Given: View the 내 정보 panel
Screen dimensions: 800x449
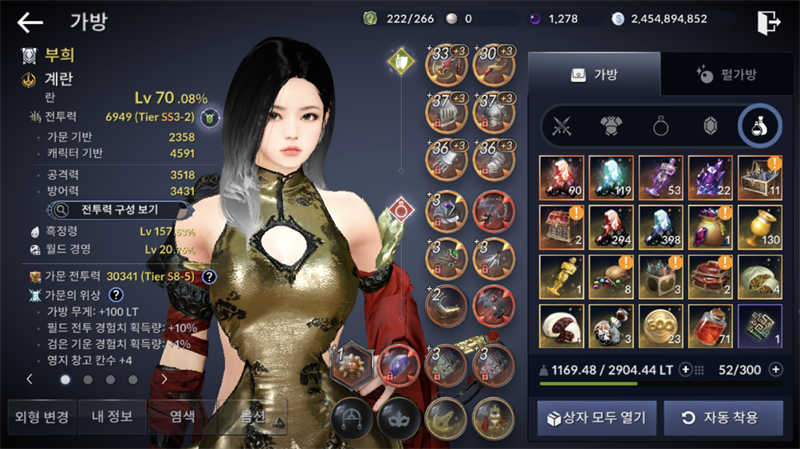Looking at the screenshot, I should (113, 416).
